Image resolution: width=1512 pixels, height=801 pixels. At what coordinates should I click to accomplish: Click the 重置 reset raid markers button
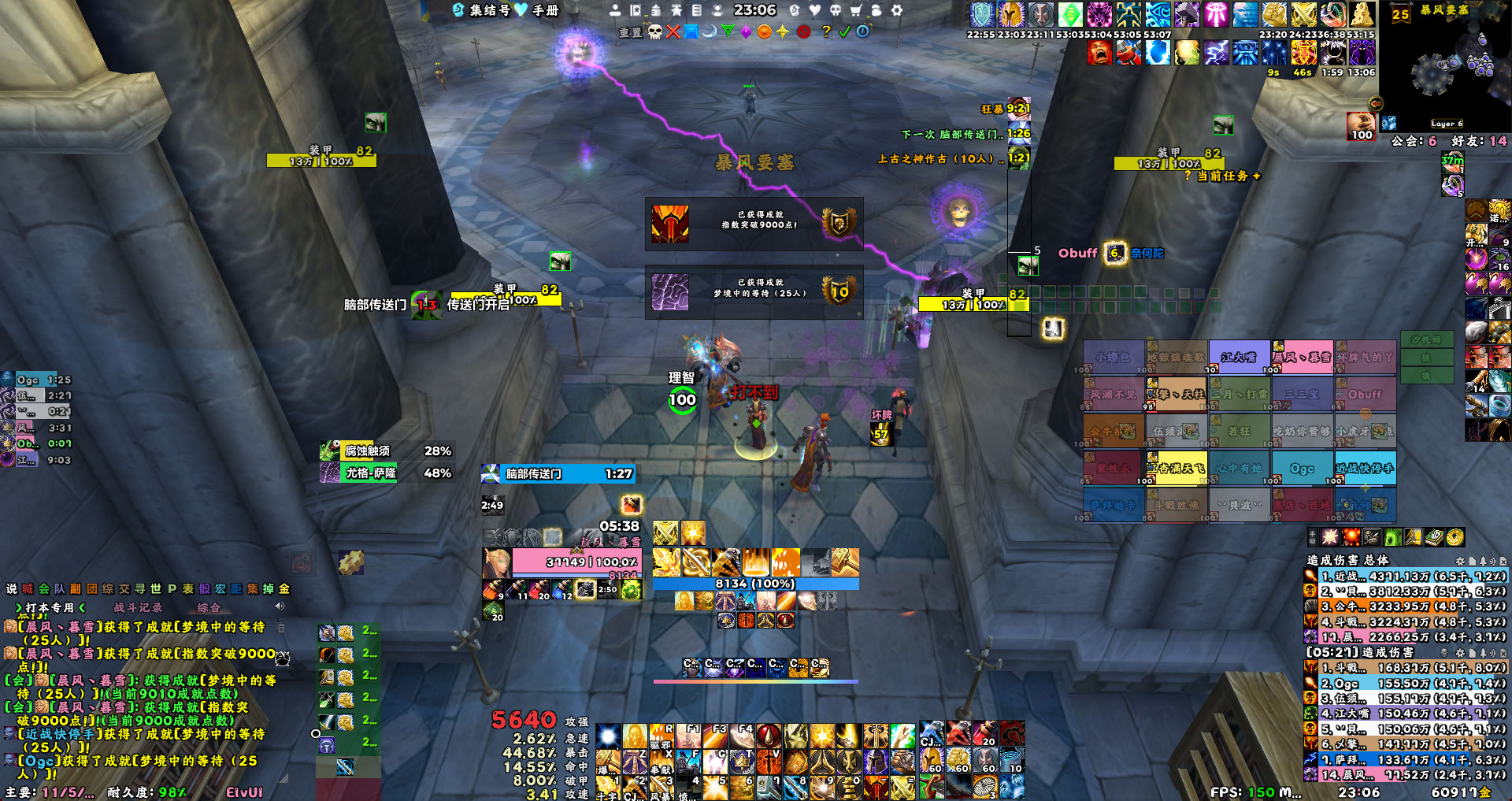(630, 32)
